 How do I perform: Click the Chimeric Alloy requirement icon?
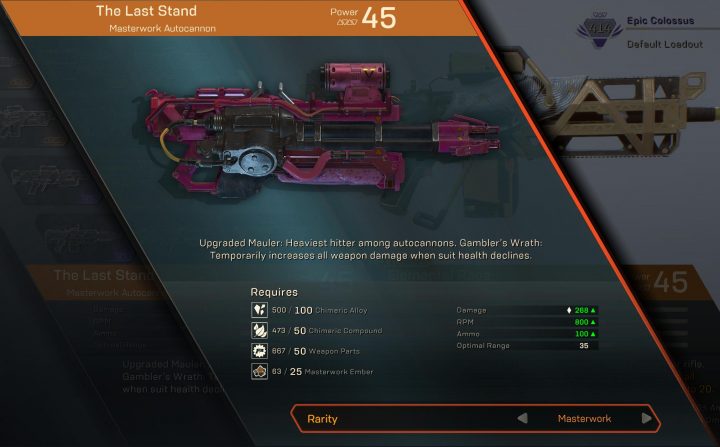tap(258, 310)
